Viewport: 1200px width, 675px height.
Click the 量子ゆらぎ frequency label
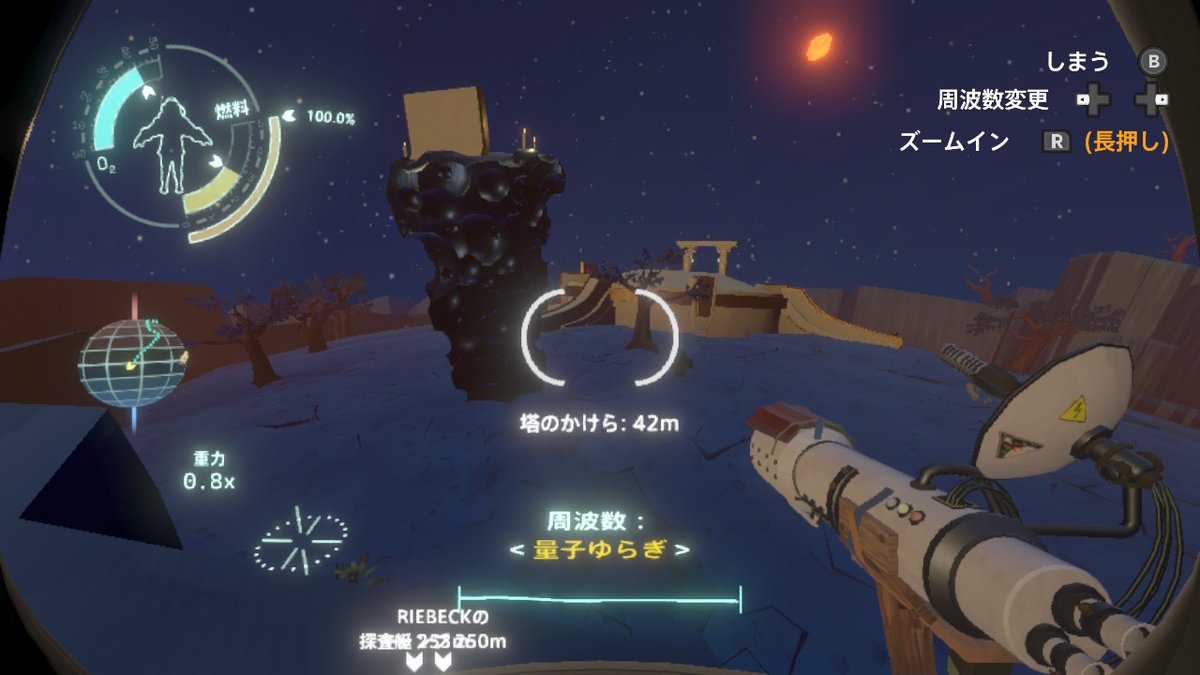598,550
